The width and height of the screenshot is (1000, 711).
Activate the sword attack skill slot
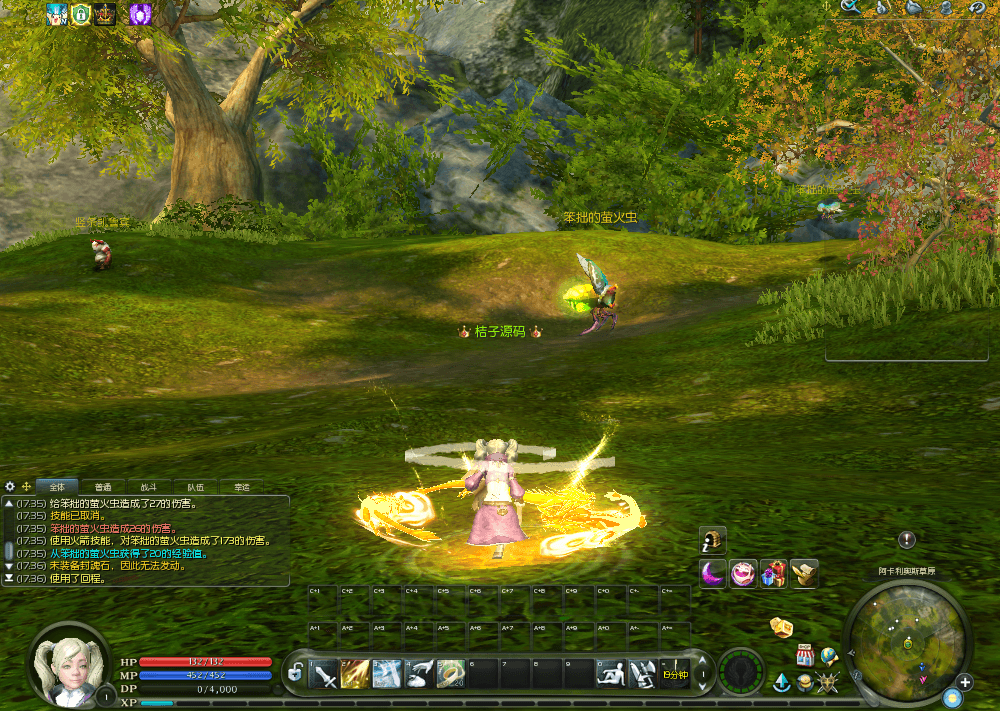[325, 674]
